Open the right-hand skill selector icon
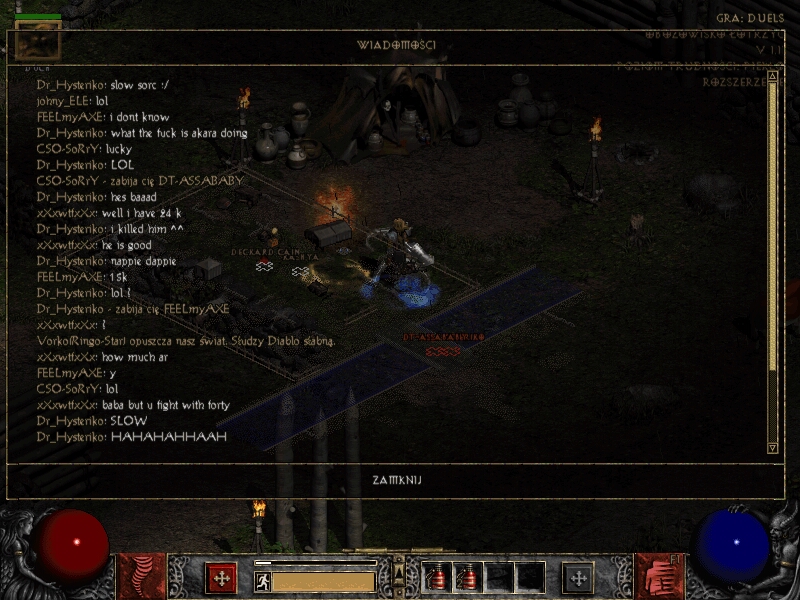The width and height of the screenshot is (800, 600). tap(658, 577)
